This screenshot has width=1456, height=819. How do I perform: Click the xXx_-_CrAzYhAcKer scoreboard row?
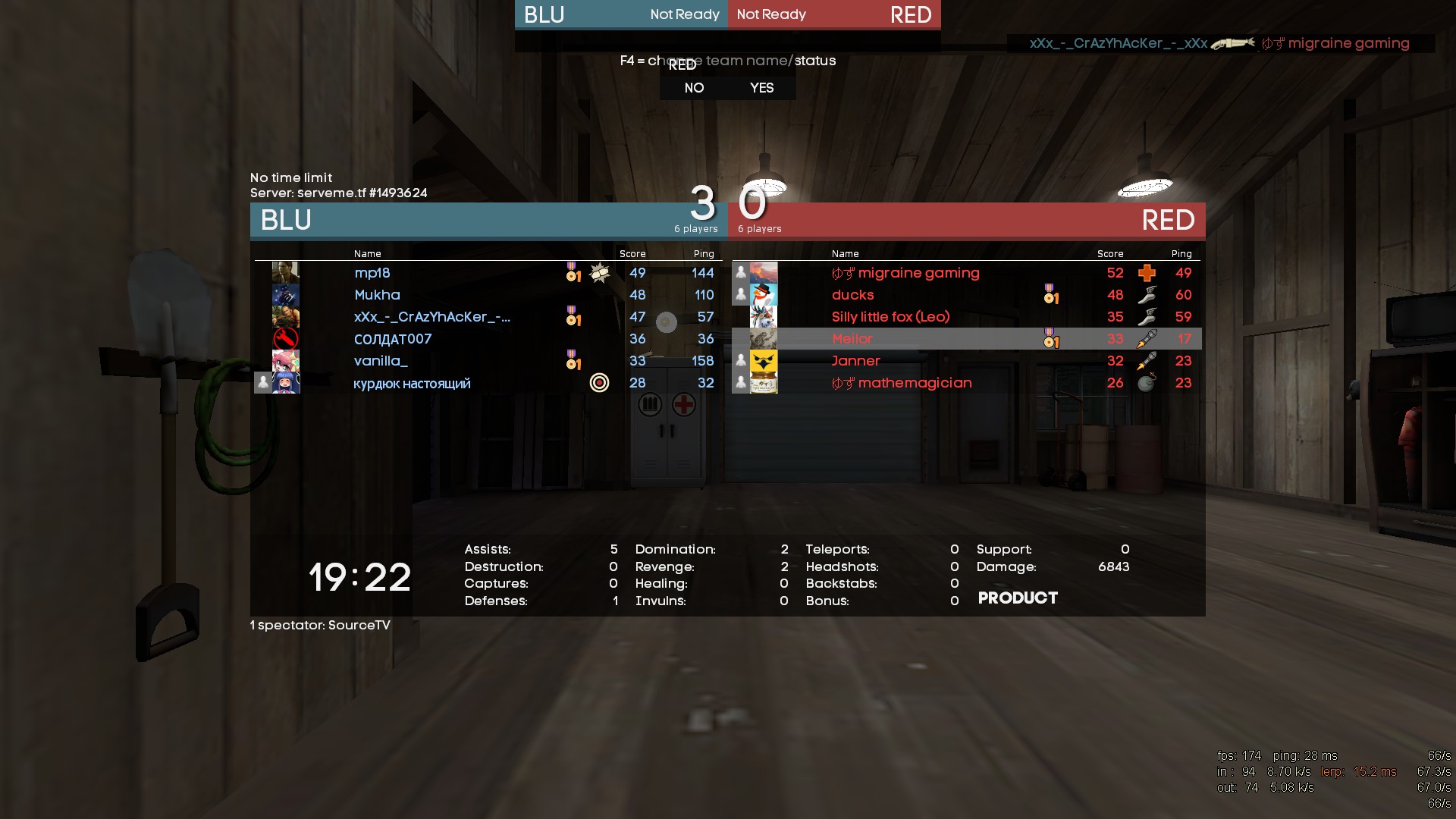tap(431, 317)
